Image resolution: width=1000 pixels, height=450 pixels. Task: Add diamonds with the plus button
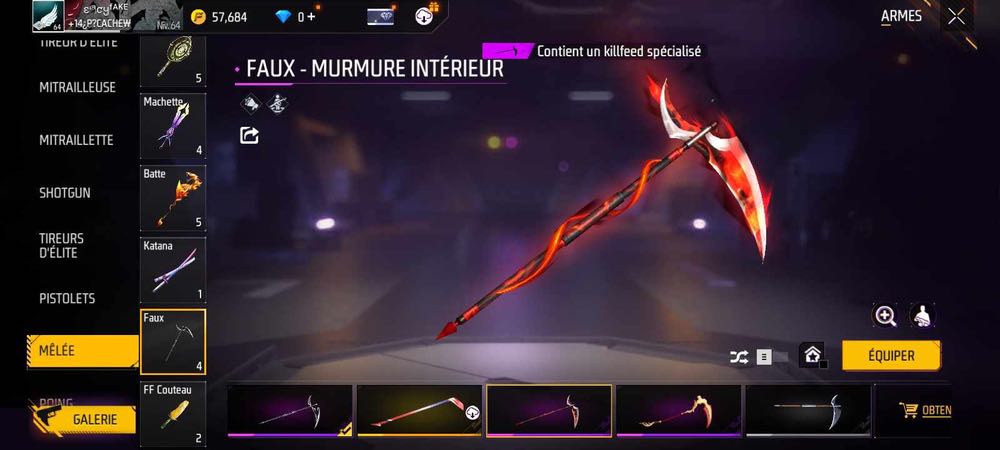tap(311, 17)
